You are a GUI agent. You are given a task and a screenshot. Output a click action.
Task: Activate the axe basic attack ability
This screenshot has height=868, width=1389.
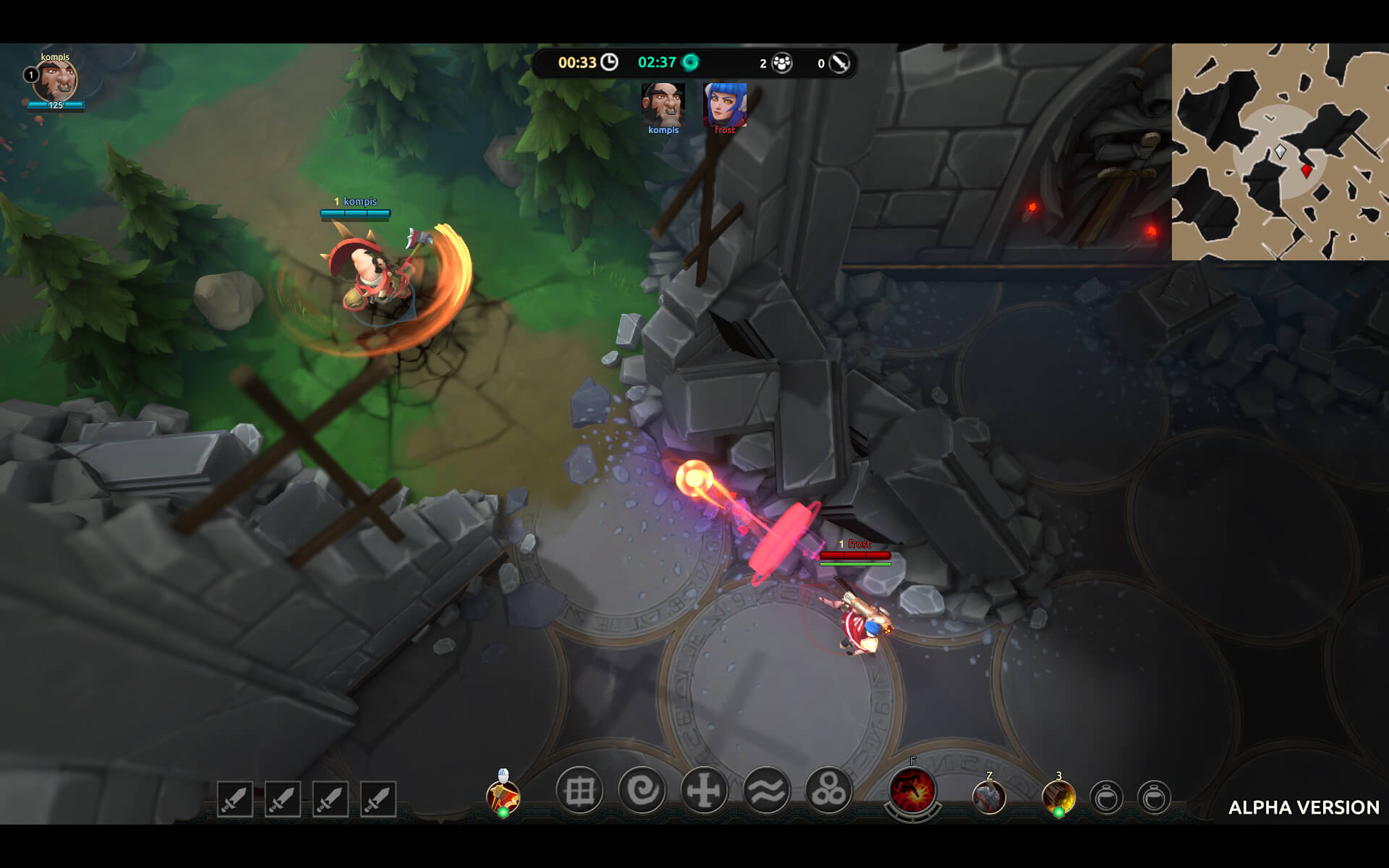[x=503, y=796]
